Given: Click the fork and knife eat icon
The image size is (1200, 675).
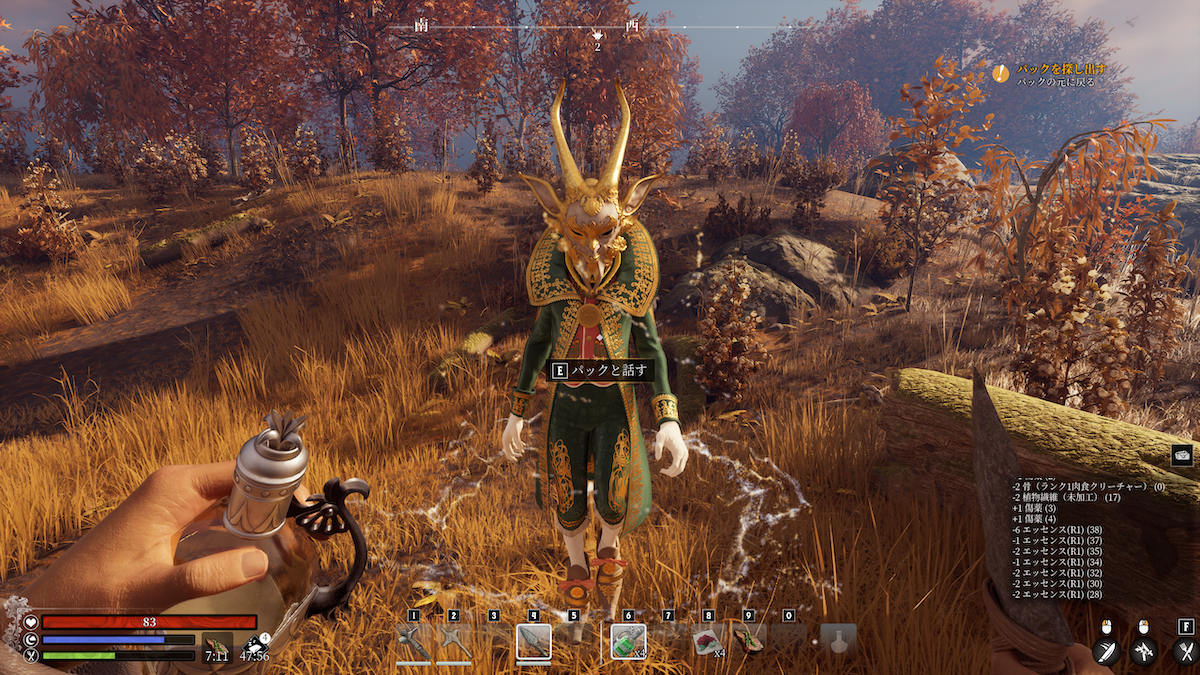Looking at the screenshot, I should [1185, 651].
